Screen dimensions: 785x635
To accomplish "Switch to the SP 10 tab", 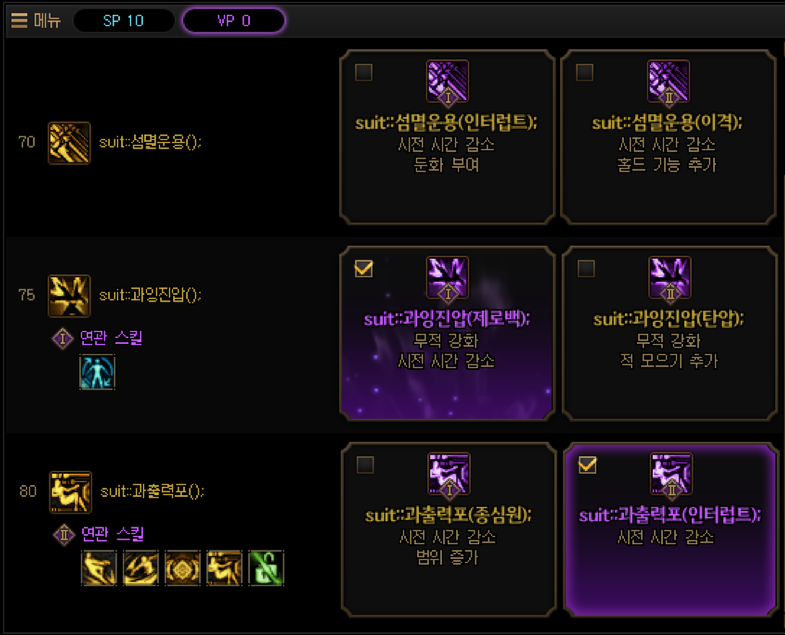I will click(124, 21).
